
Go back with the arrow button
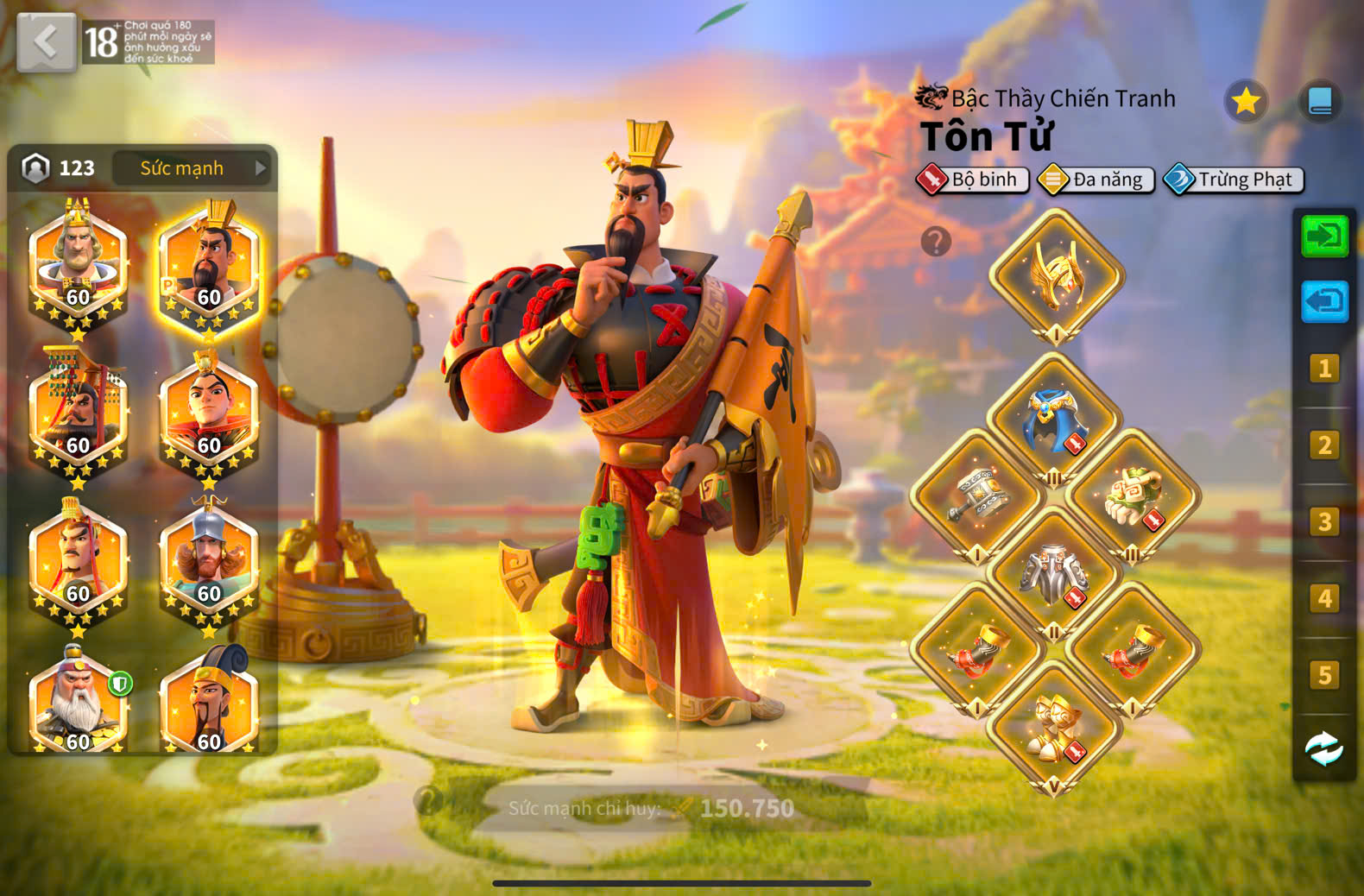click(x=46, y=41)
